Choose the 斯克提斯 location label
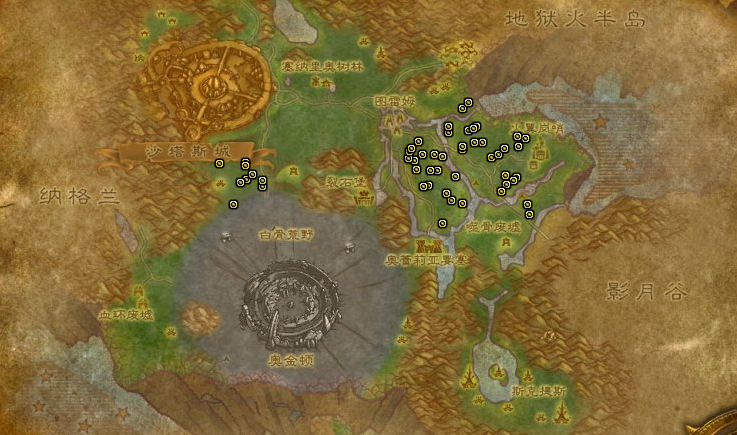Screen dimensions: 737x435 pos(538,390)
